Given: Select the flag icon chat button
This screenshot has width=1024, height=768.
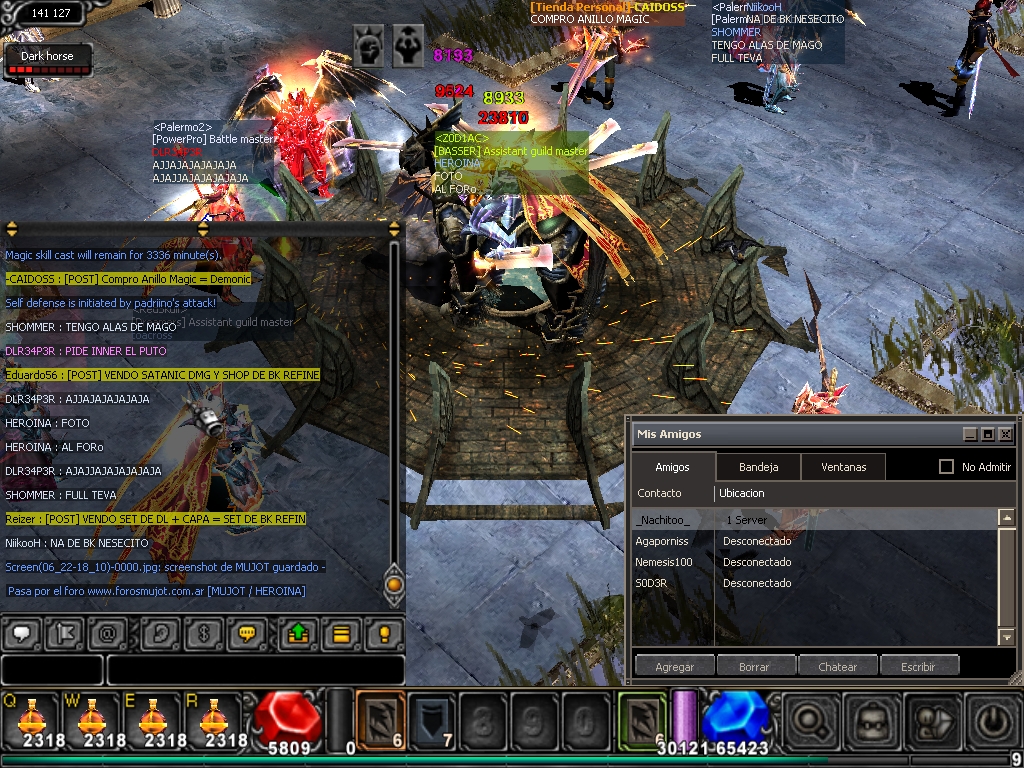Looking at the screenshot, I should (64, 634).
